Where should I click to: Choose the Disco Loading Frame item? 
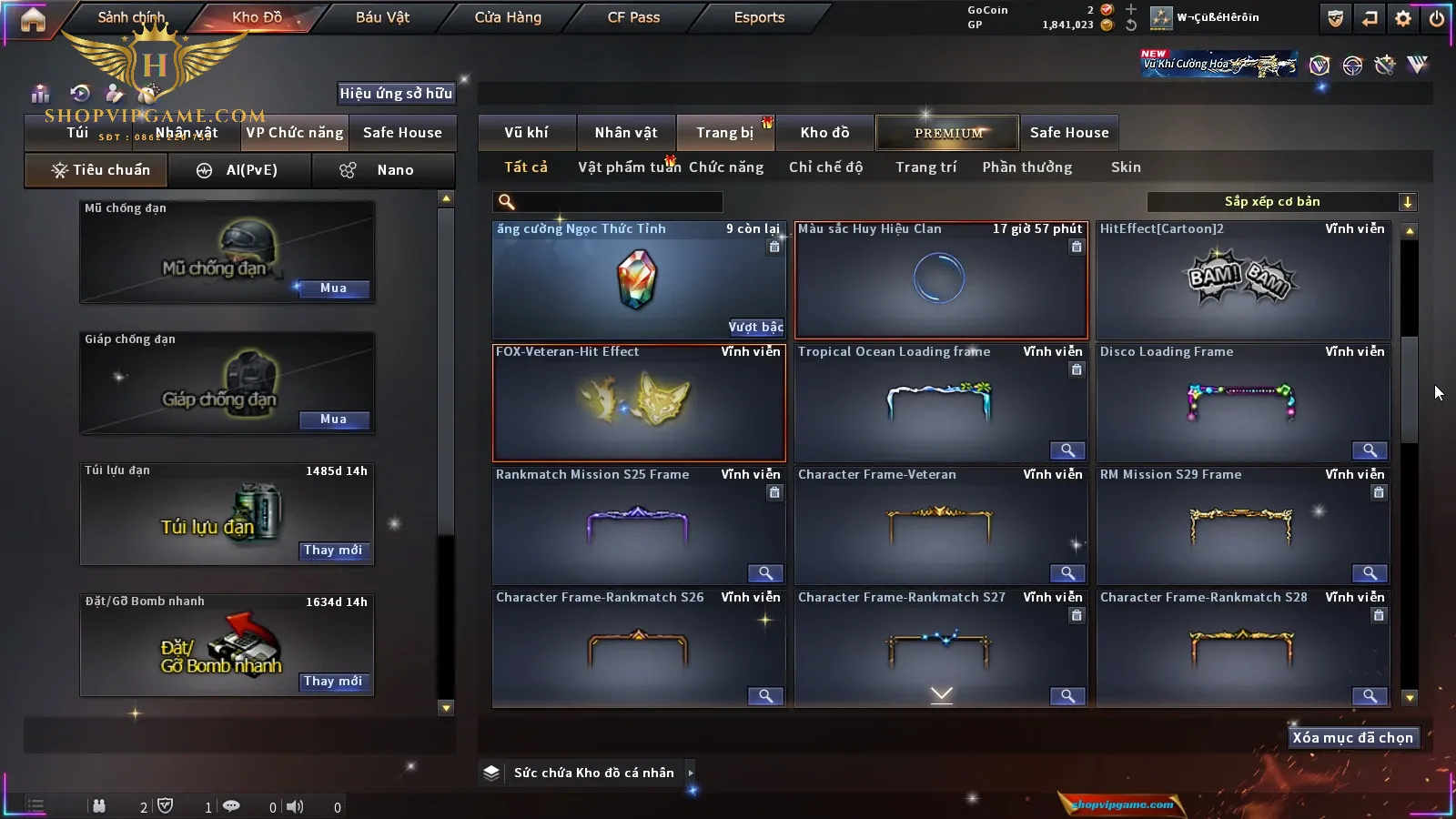(x=1242, y=402)
